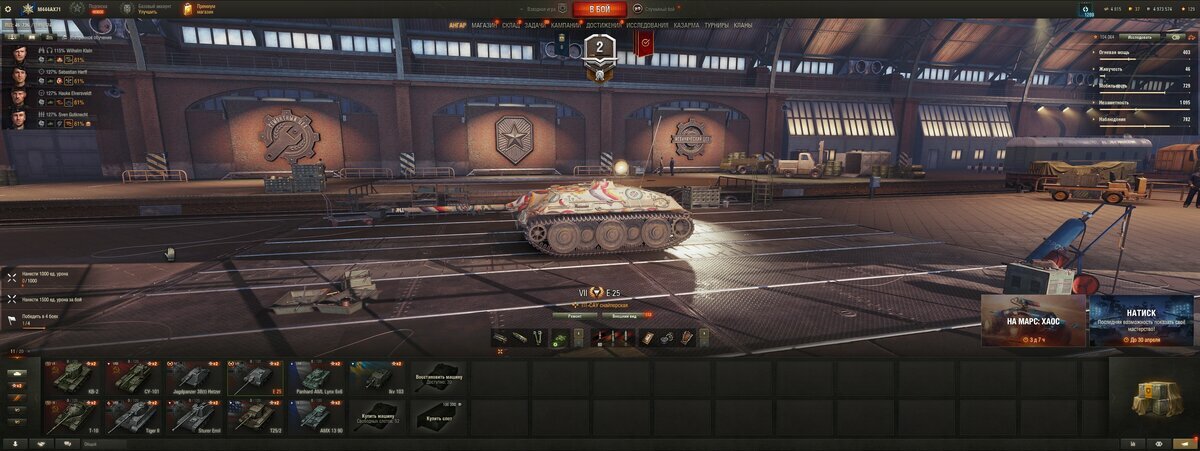Open the Внешний вид exterior customization
The width and height of the screenshot is (1200, 451).
point(626,315)
